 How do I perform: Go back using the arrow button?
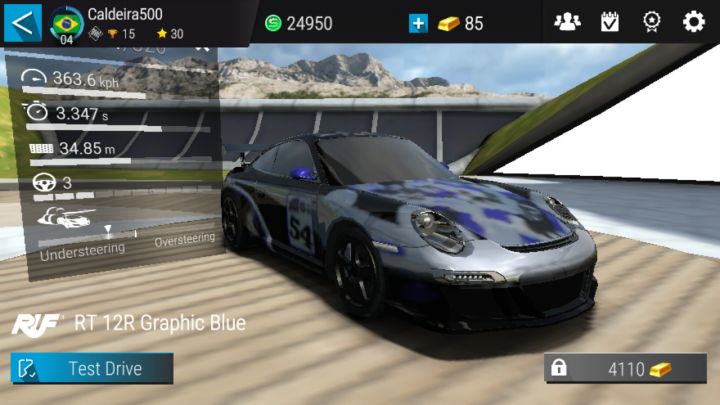pyautogui.click(x=21, y=21)
